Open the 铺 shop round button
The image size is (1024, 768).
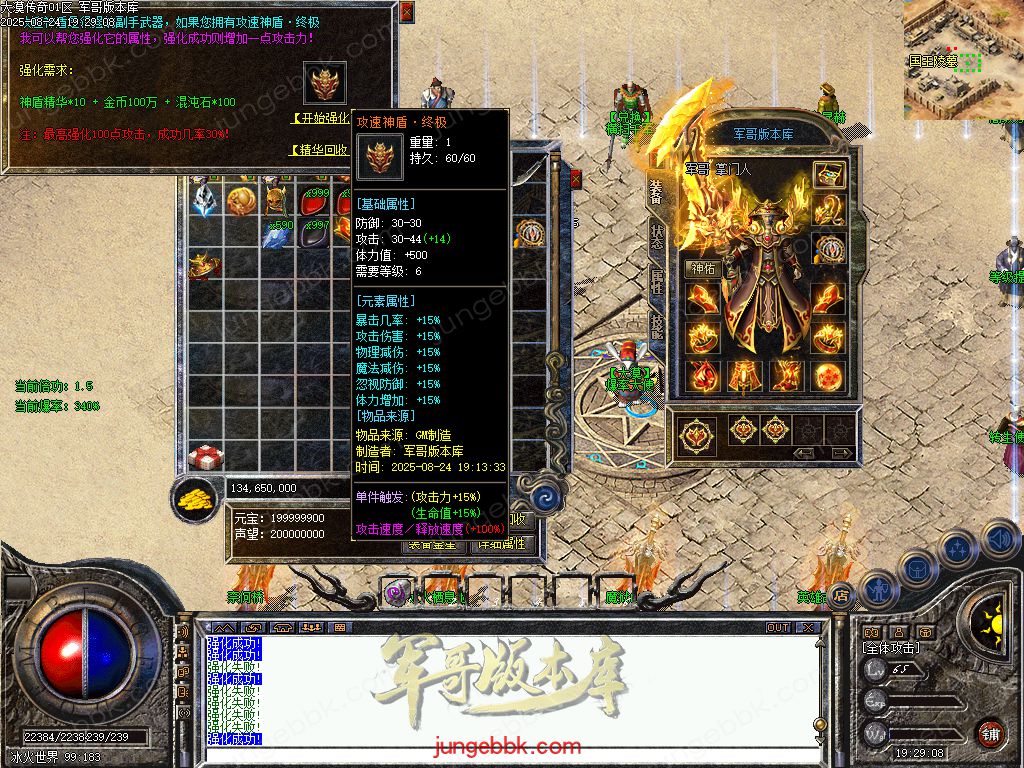pyautogui.click(x=990, y=733)
